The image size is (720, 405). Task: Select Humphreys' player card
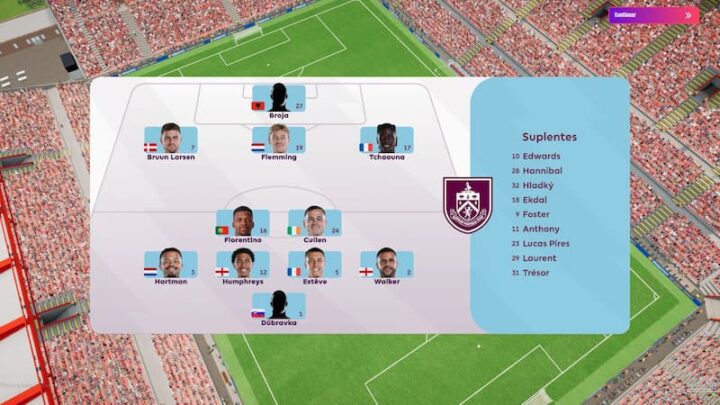tap(243, 266)
